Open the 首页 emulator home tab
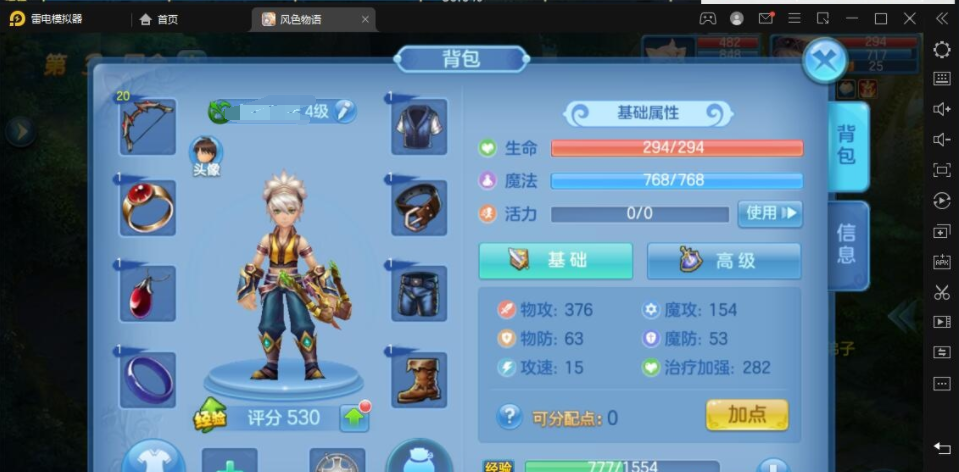This screenshot has height=472, width=959. tap(159, 19)
